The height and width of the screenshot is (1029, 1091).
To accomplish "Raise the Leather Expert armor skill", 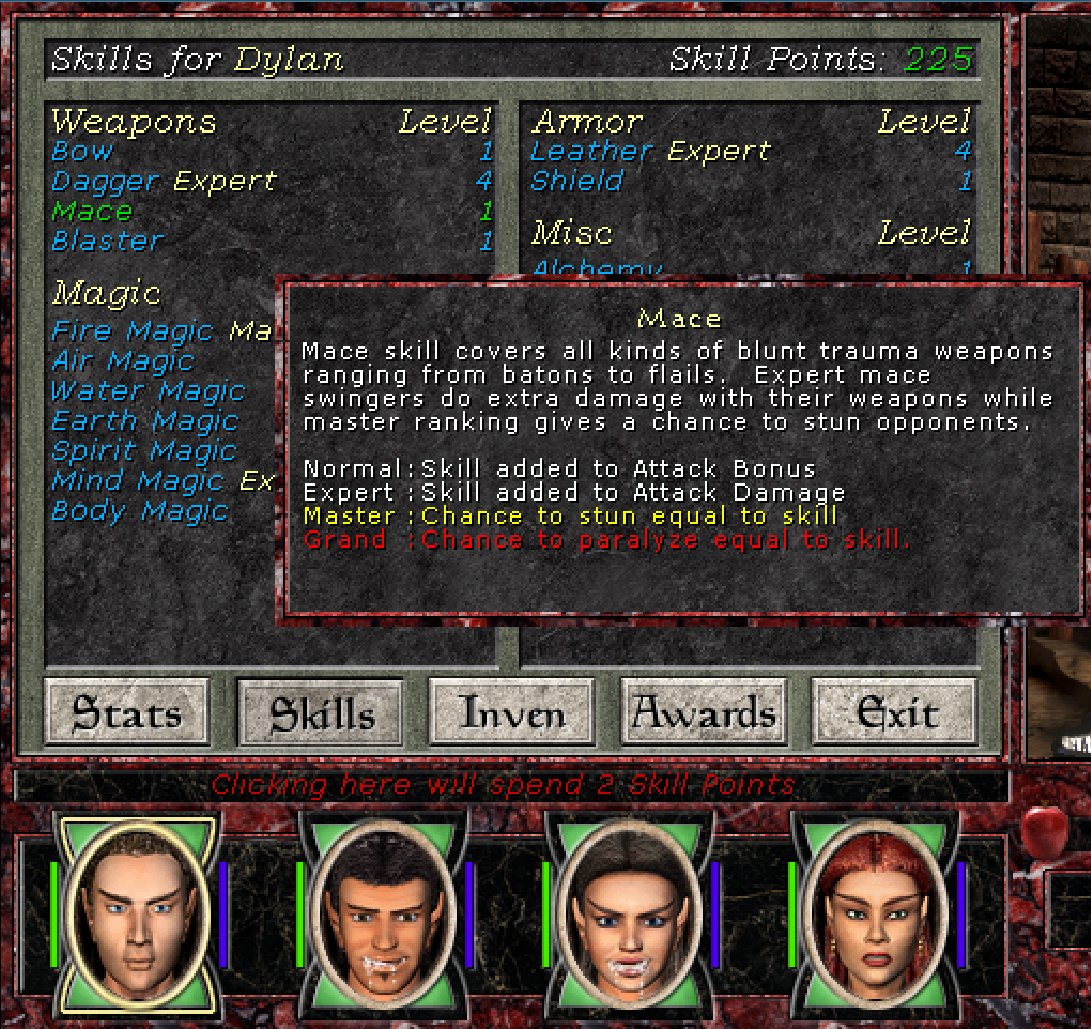I will tap(650, 152).
